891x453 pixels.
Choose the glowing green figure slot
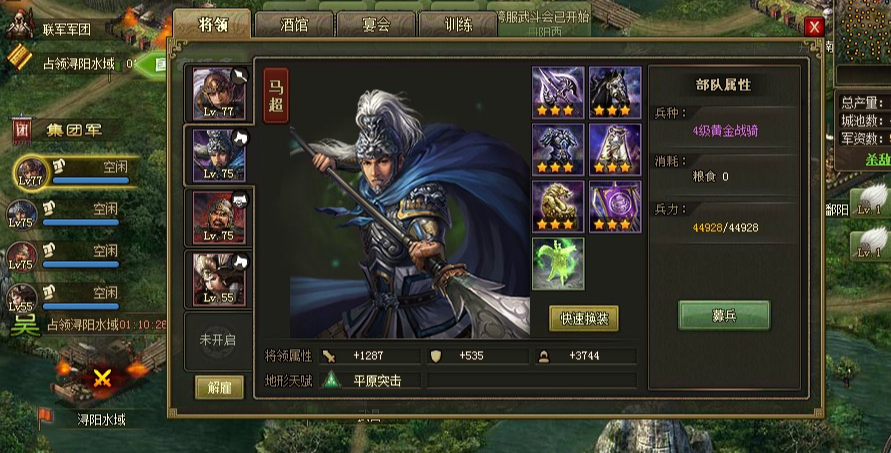558,263
